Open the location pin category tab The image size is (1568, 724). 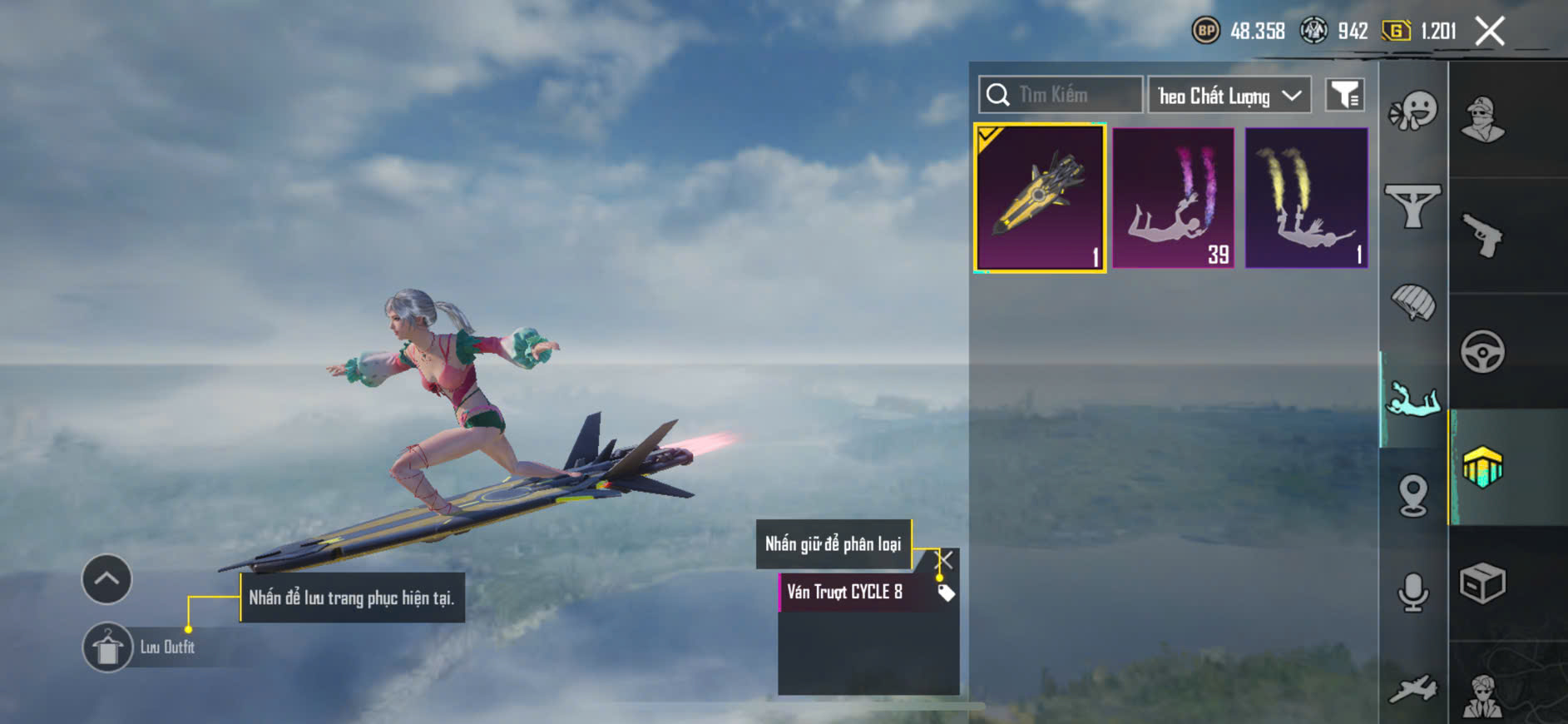click(x=1412, y=496)
